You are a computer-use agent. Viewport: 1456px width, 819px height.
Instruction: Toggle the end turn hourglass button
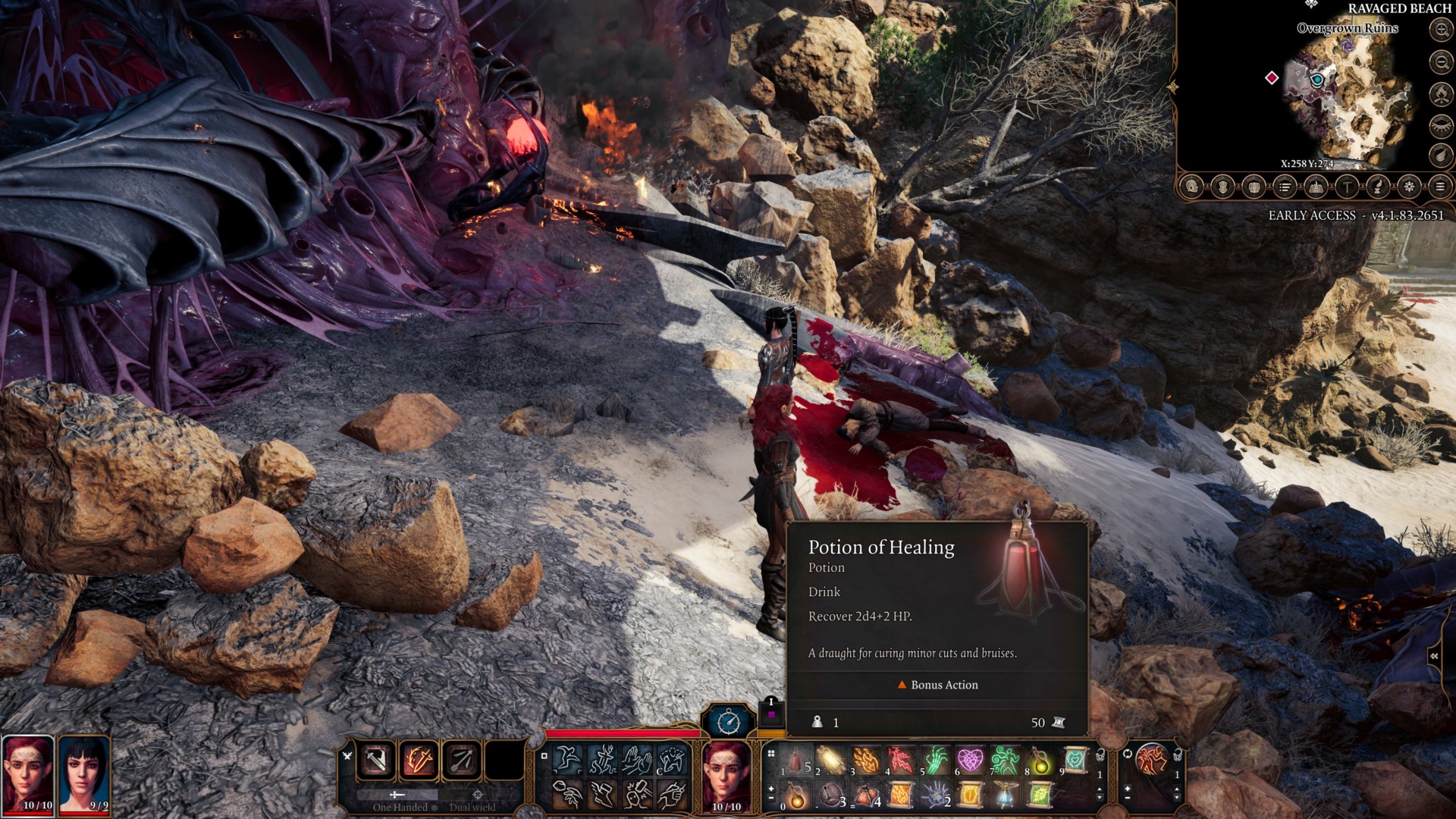tap(729, 720)
